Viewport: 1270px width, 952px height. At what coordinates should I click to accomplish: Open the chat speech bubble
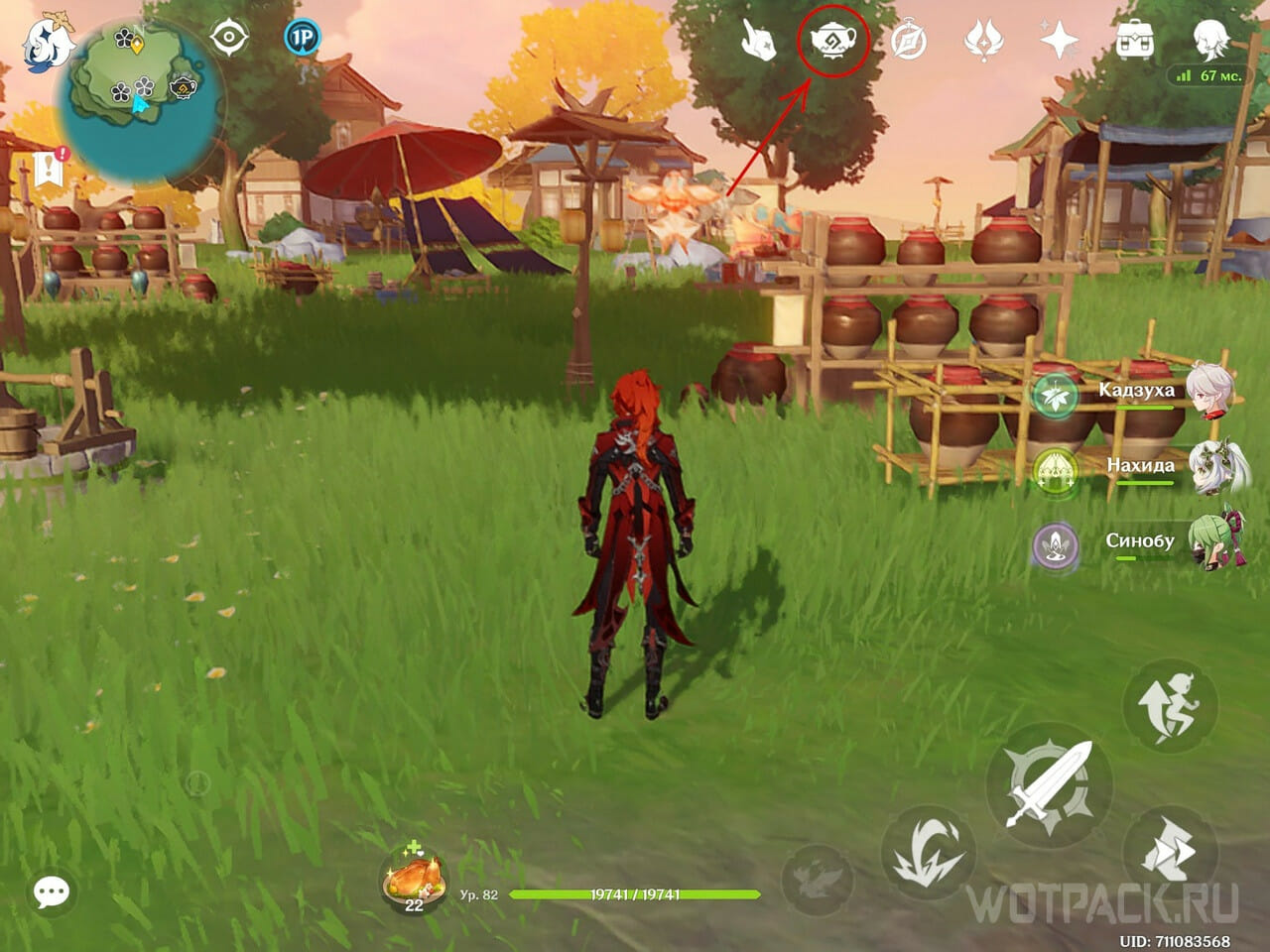click(52, 892)
